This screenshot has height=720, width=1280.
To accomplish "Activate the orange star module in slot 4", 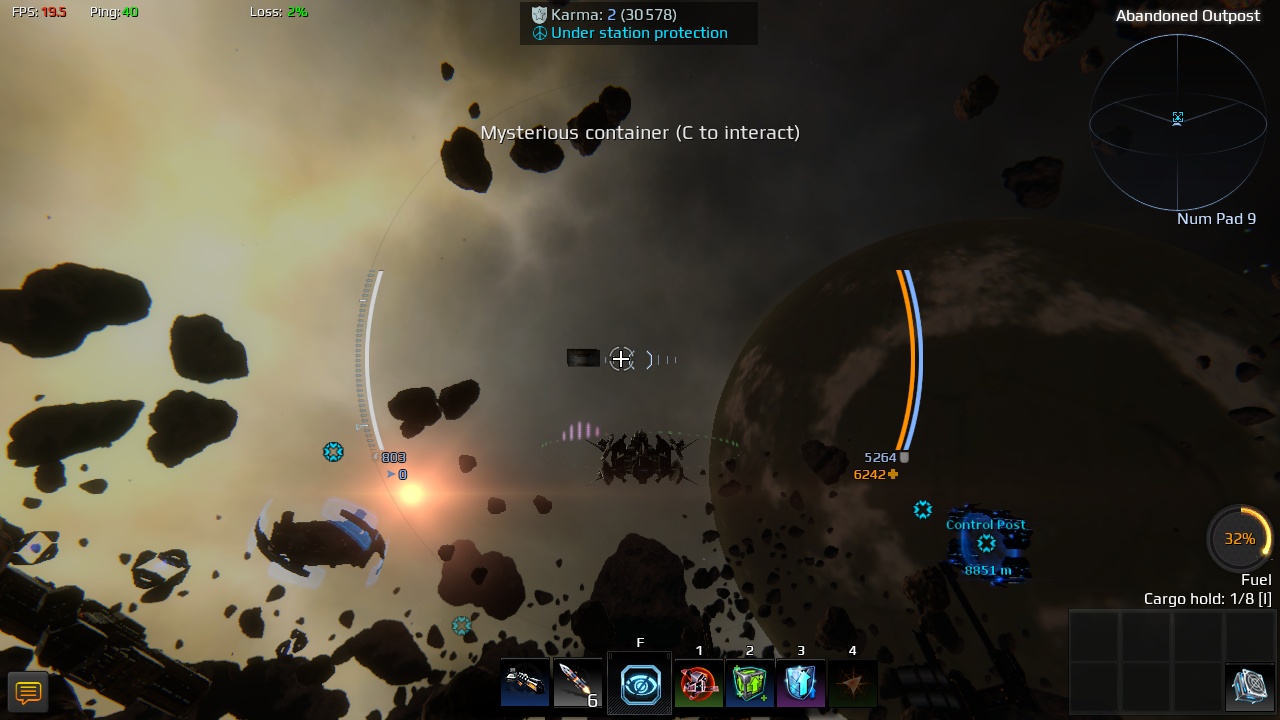I will click(x=852, y=683).
